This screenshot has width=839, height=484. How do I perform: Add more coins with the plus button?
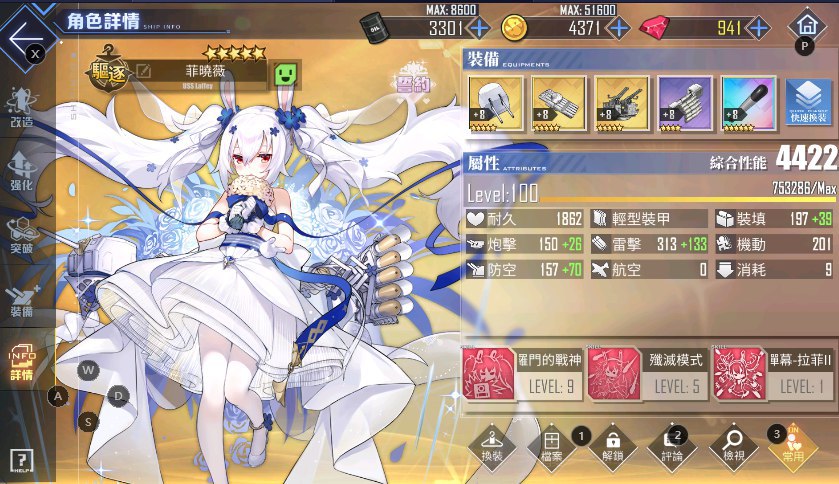pyautogui.click(x=619, y=28)
